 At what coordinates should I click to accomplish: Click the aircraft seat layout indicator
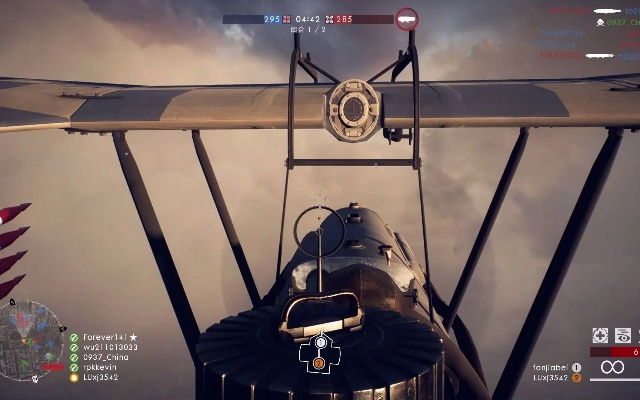[320, 352]
